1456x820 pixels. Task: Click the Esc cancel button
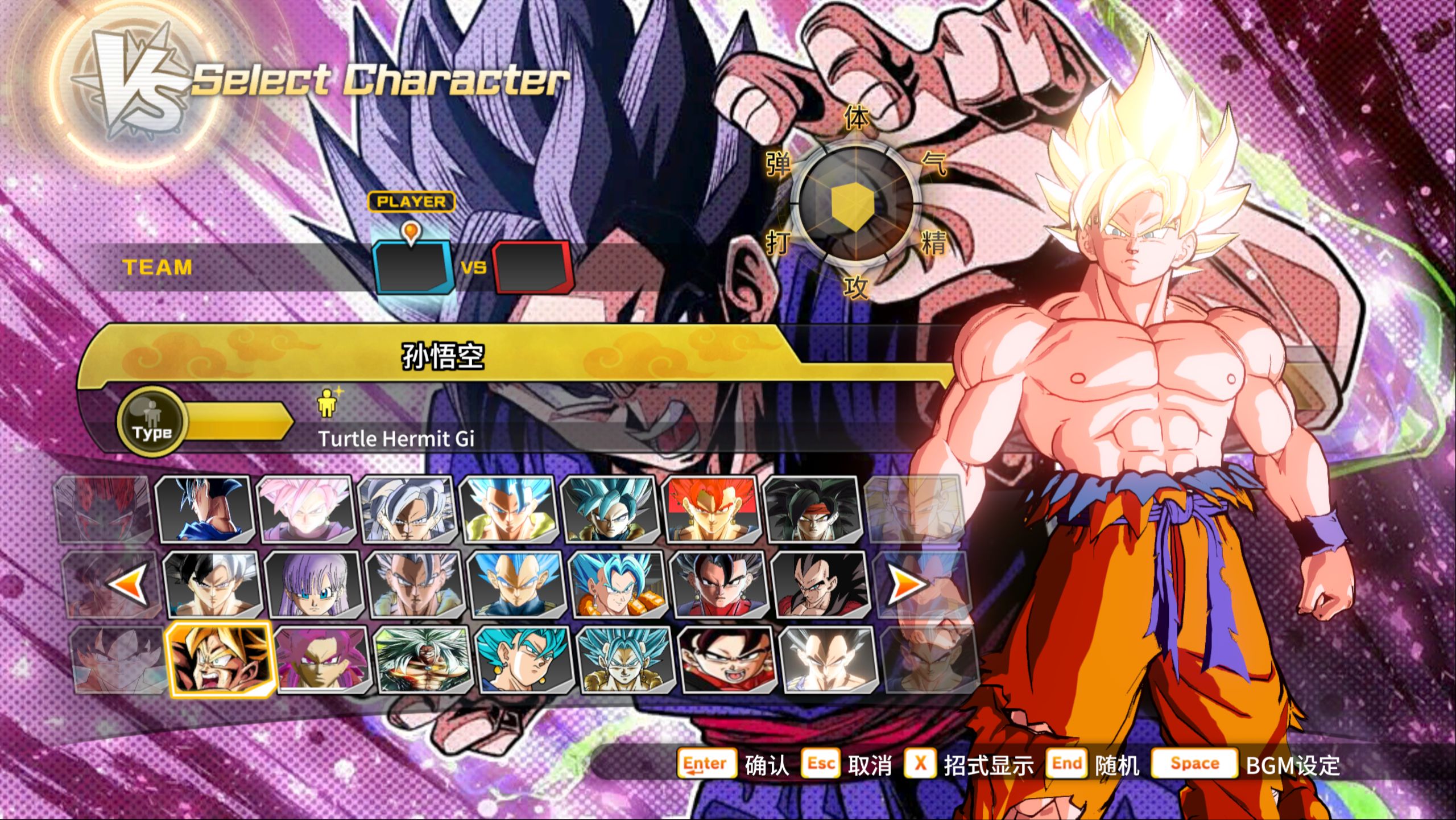coord(821,764)
